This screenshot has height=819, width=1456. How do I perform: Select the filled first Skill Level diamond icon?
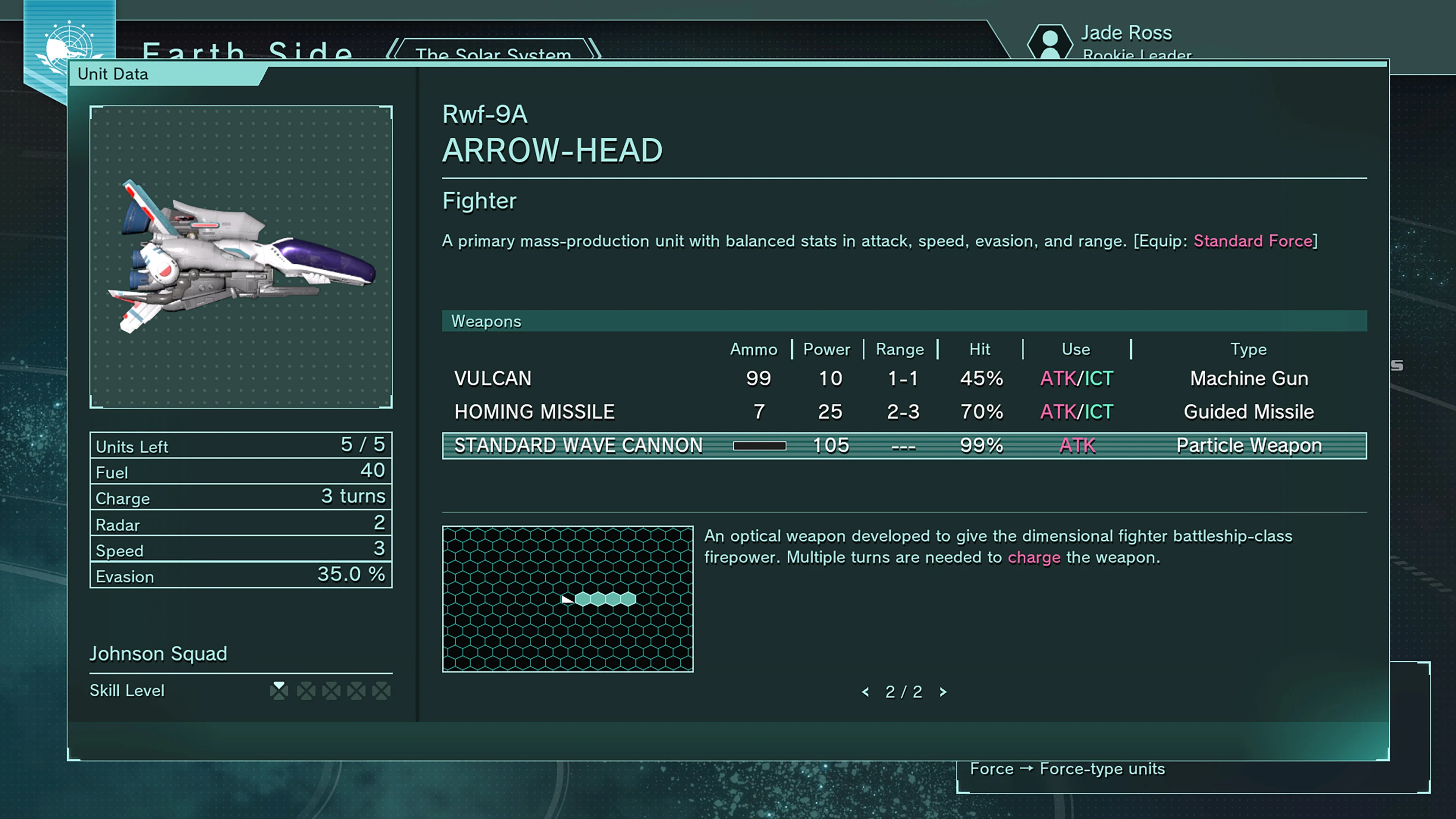[280, 690]
